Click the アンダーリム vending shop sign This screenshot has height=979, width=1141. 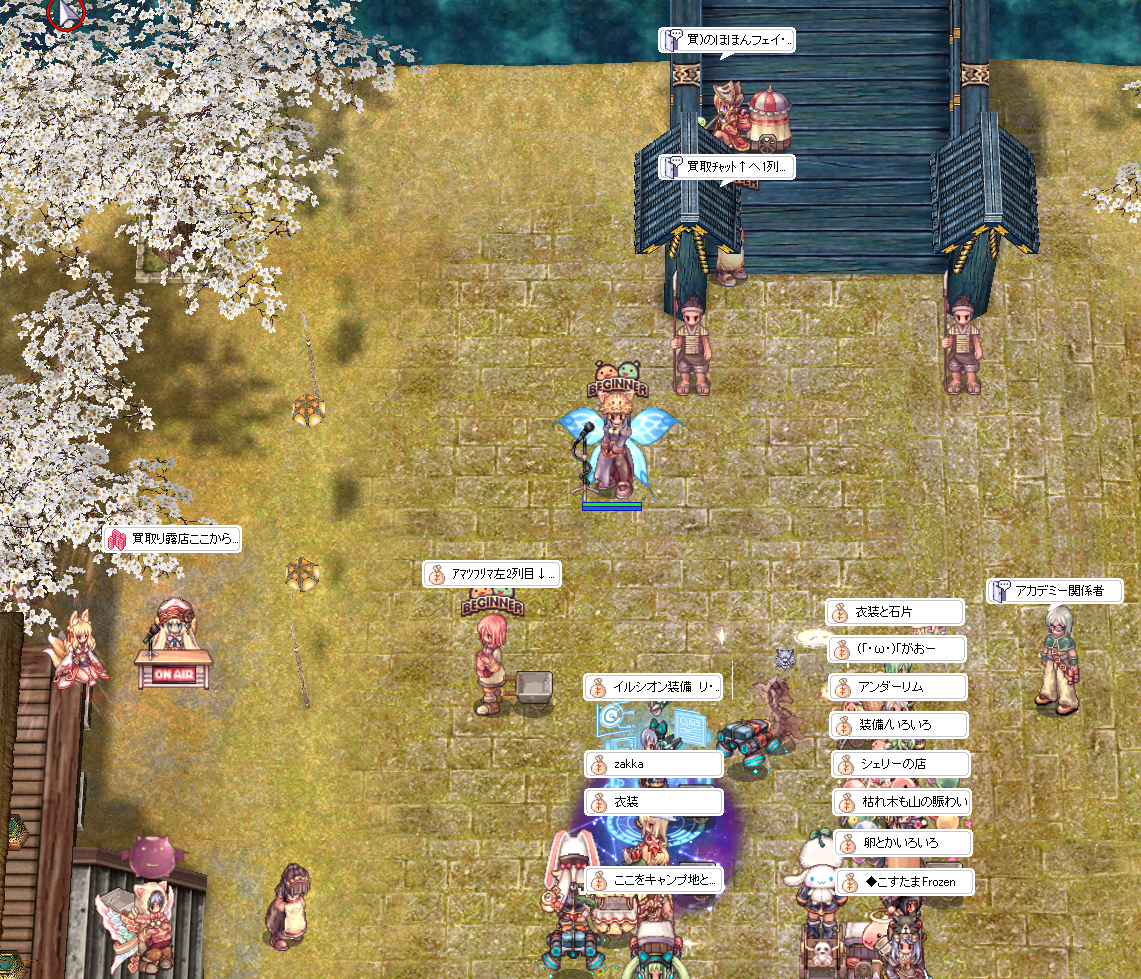pyautogui.click(x=898, y=687)
